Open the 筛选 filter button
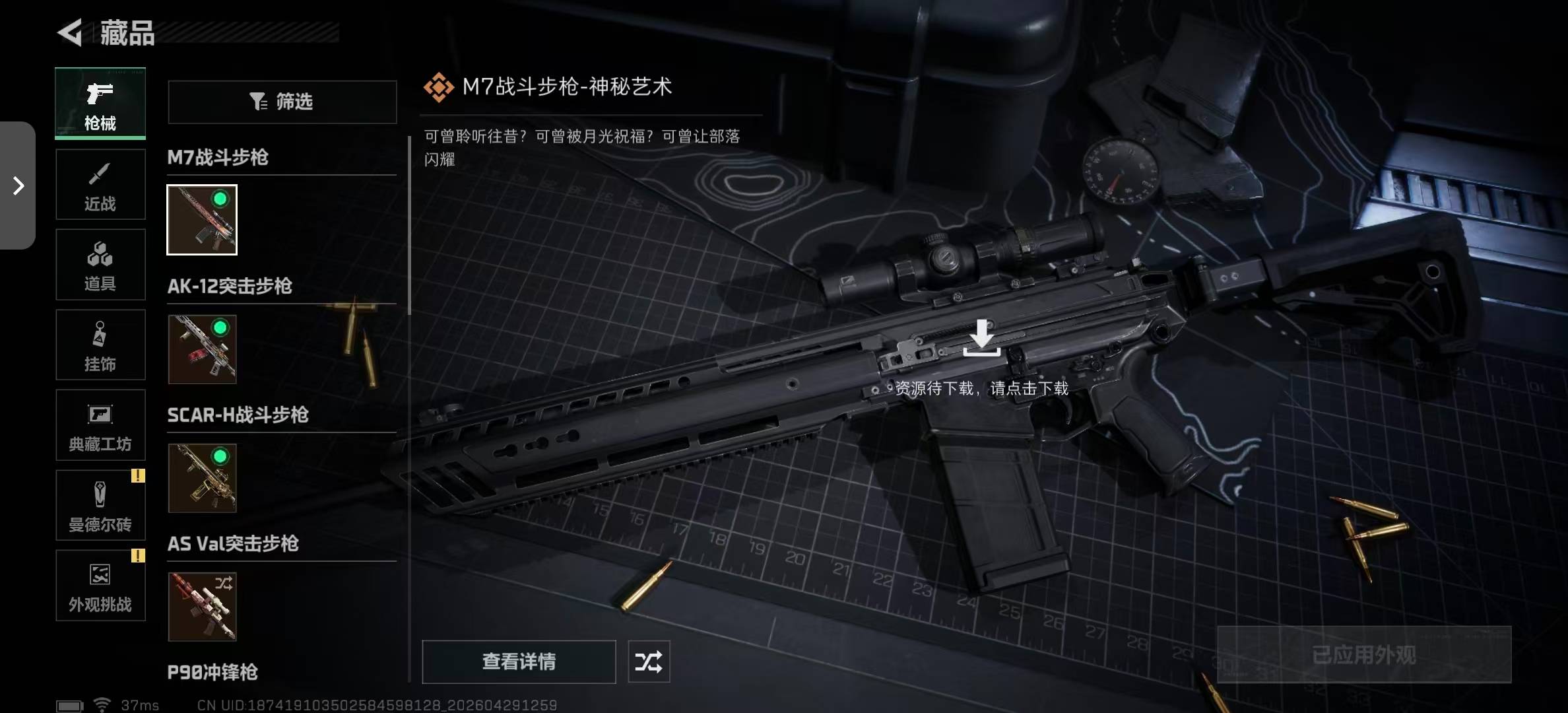Viewport: 1568px width, 713px height. pyautogui.click(x=282, y=102)
